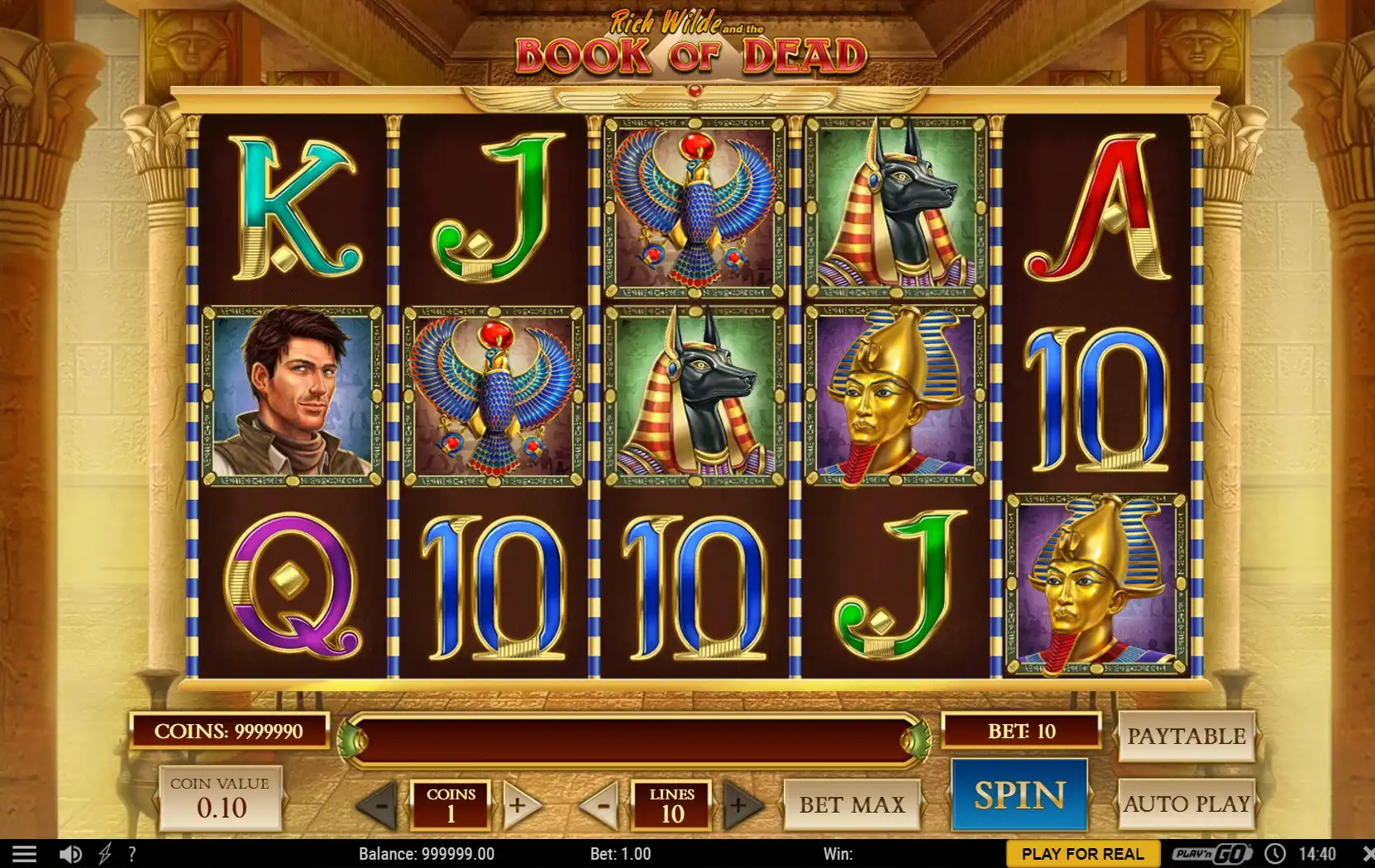Toggle fast play lightning bolt icon

(105, 854)
